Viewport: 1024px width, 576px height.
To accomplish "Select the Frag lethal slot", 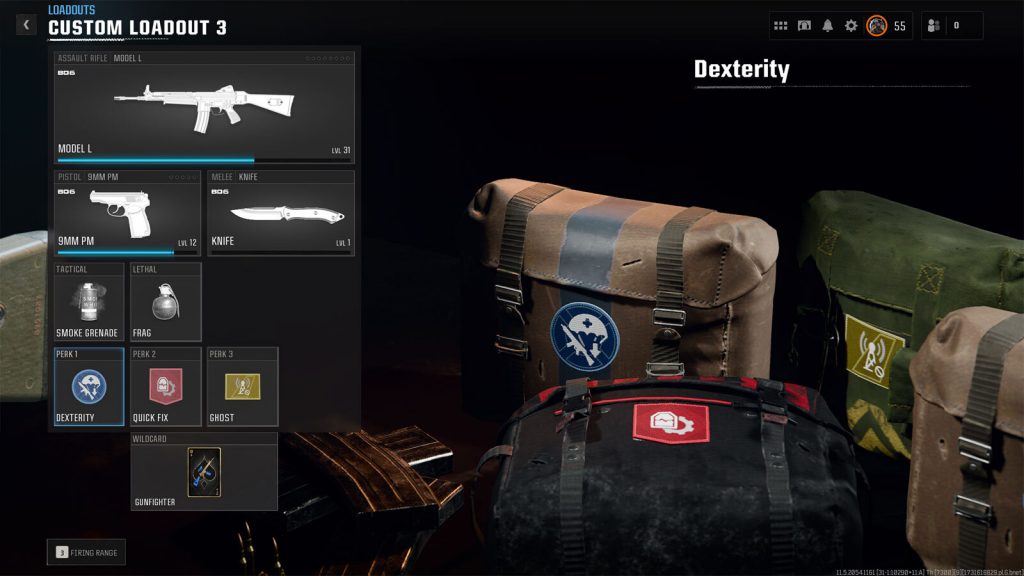I will point(166,301).
